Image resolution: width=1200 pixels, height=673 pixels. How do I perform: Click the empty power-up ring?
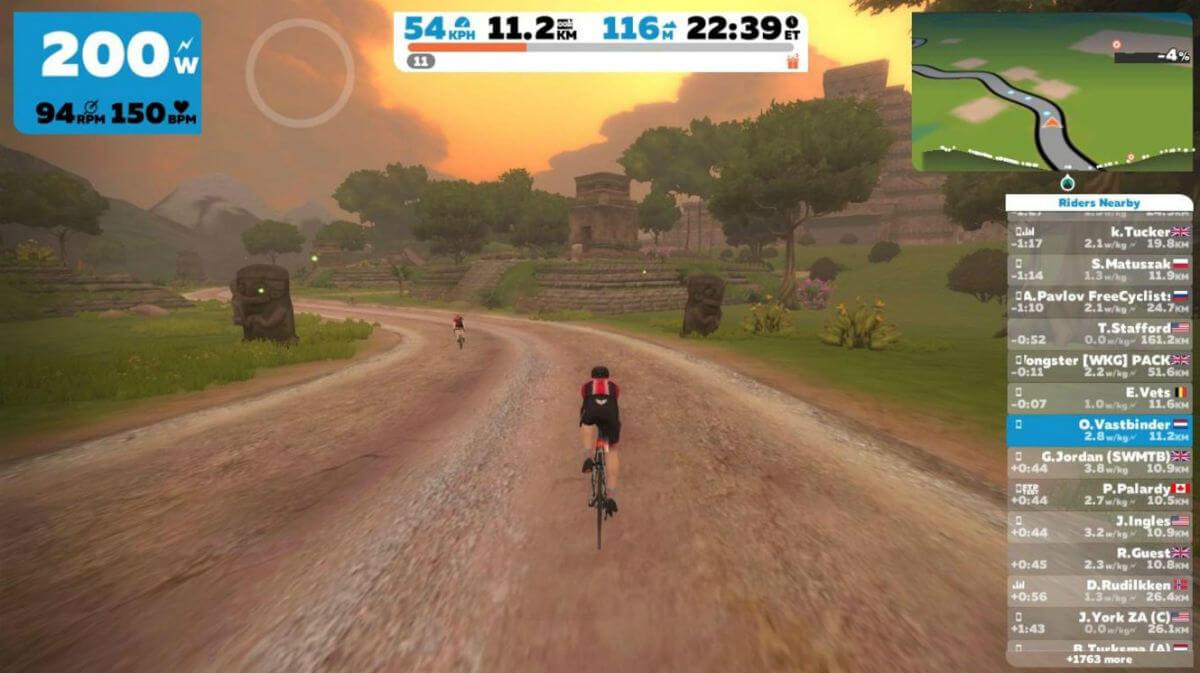click(300, 73)
